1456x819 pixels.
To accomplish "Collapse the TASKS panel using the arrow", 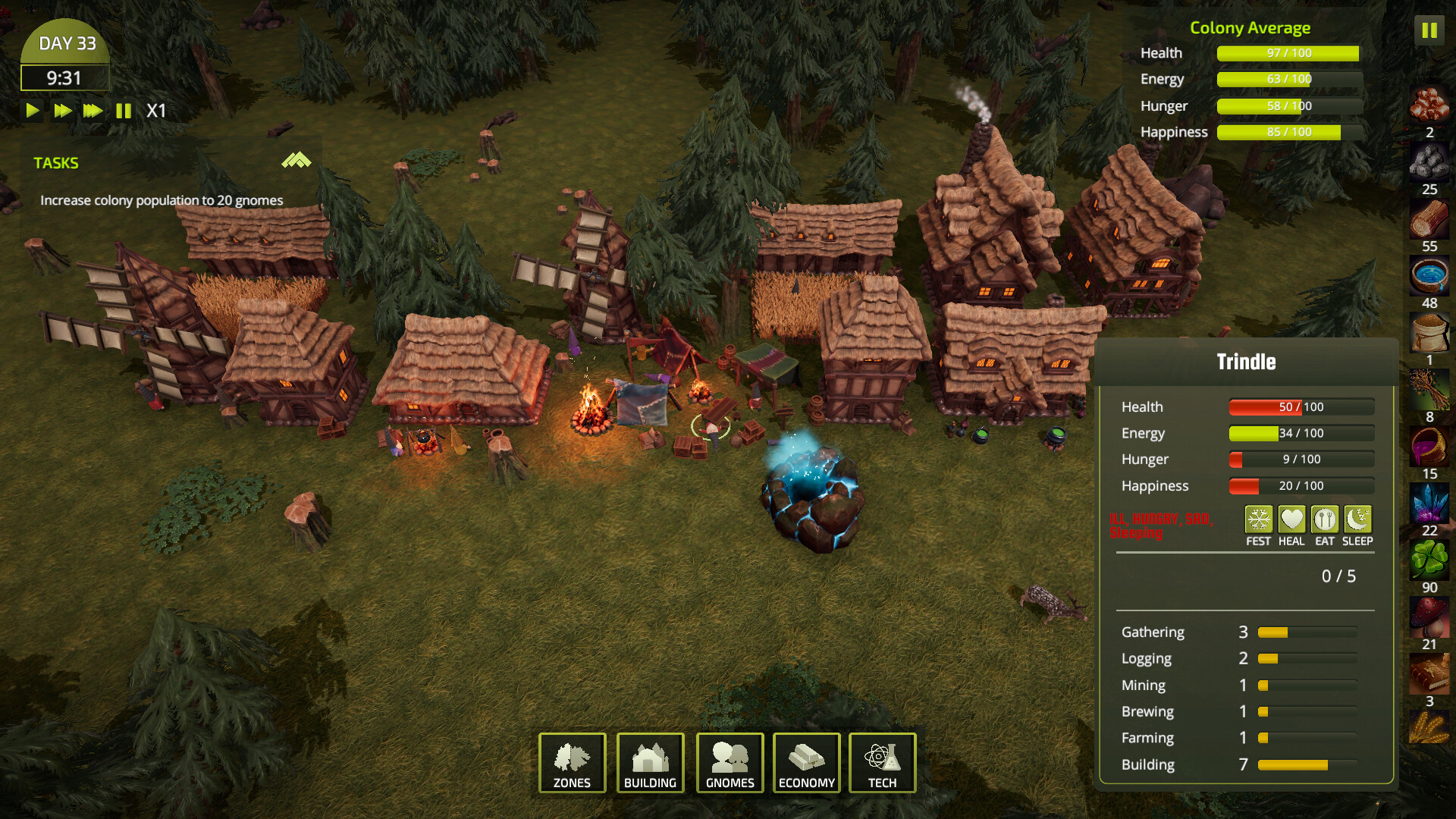I will coord(296,161).
